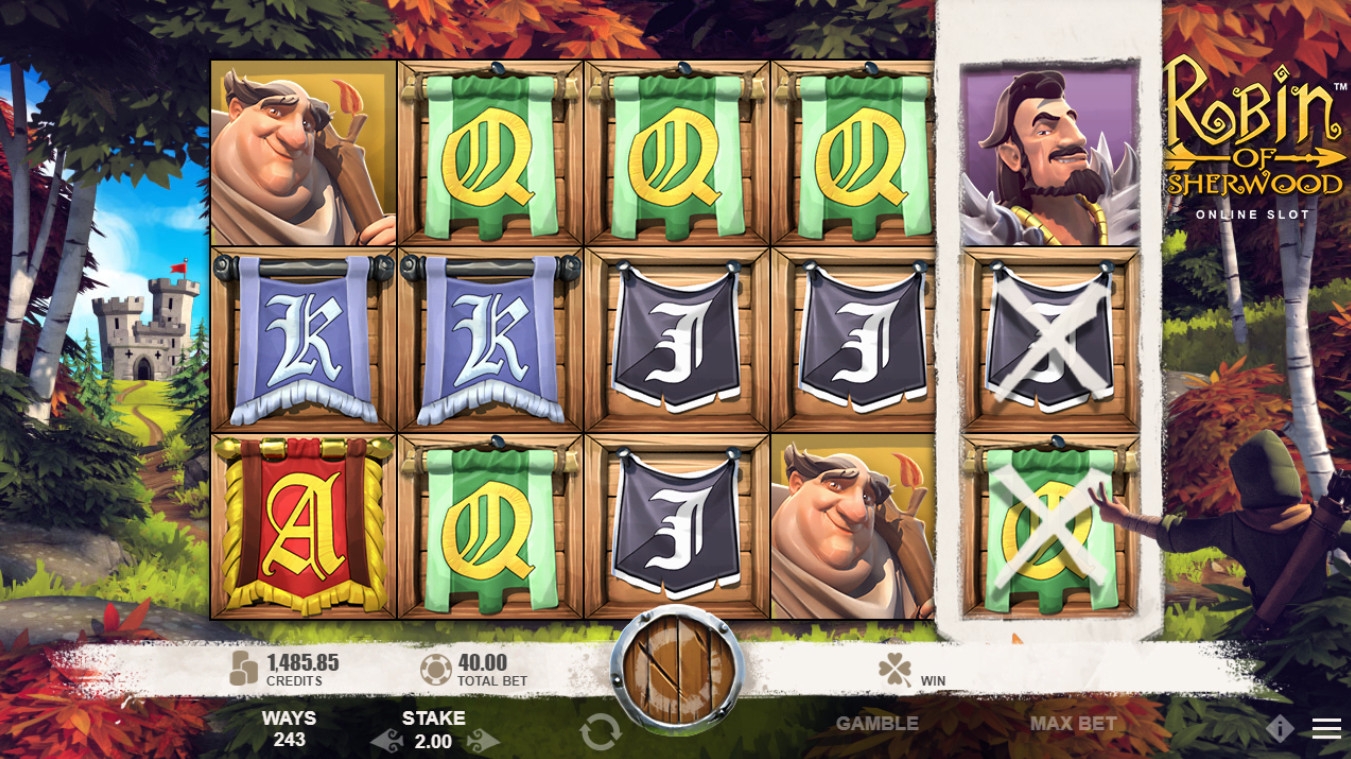Decrease the stake with the left arrow
The height and width of the screenshot is (759, 1351).
[x=386, y=742]
